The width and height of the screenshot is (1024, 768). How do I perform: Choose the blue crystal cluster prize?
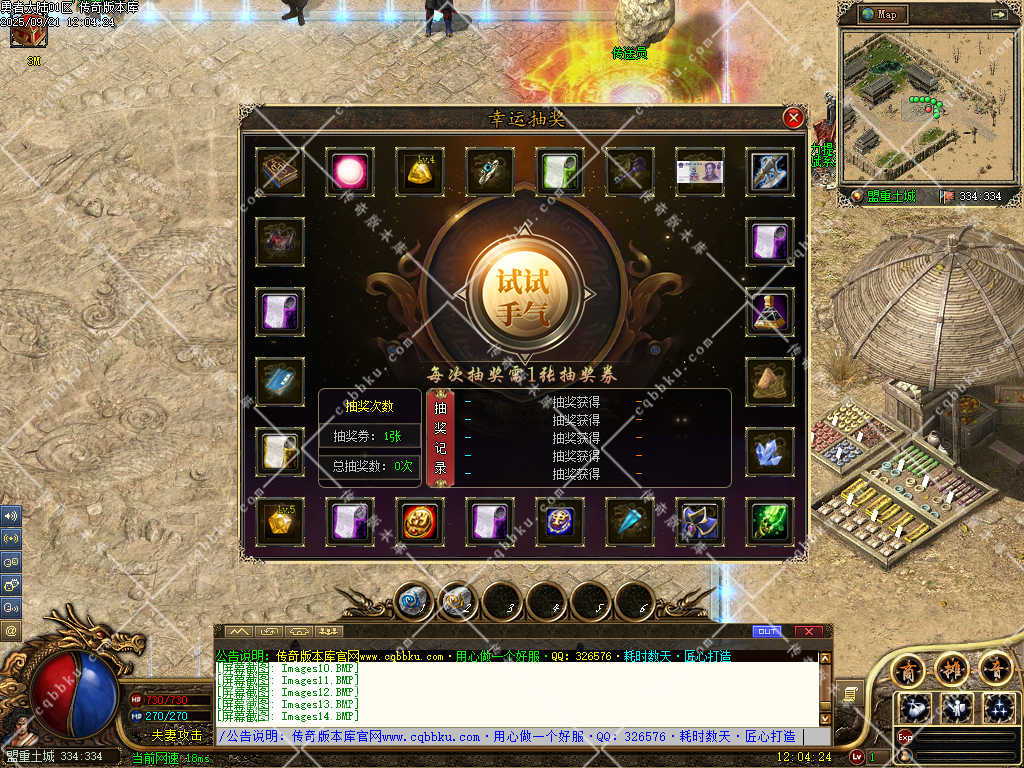pos(769,452)
